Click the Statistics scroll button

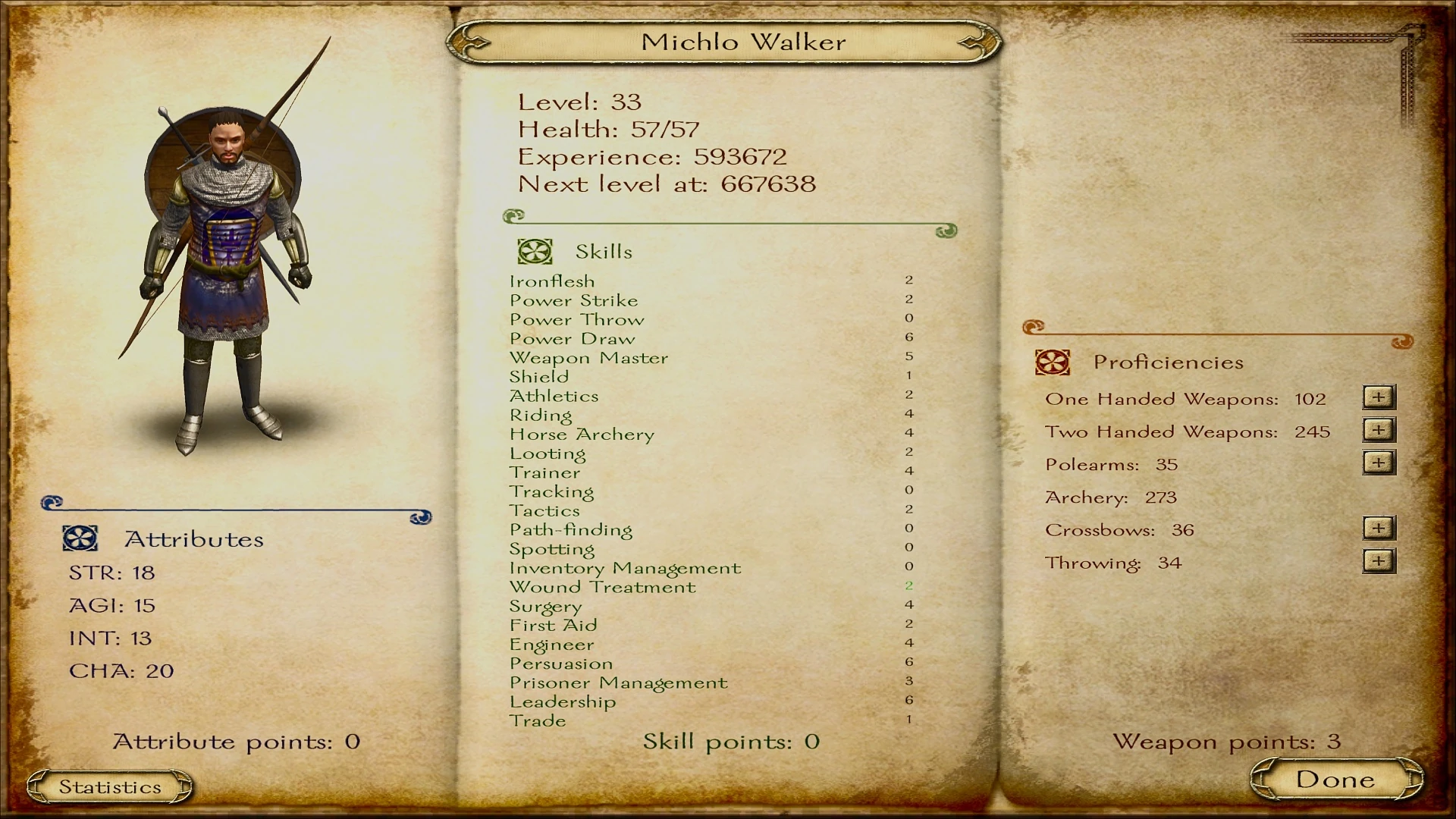click(110, 786)
